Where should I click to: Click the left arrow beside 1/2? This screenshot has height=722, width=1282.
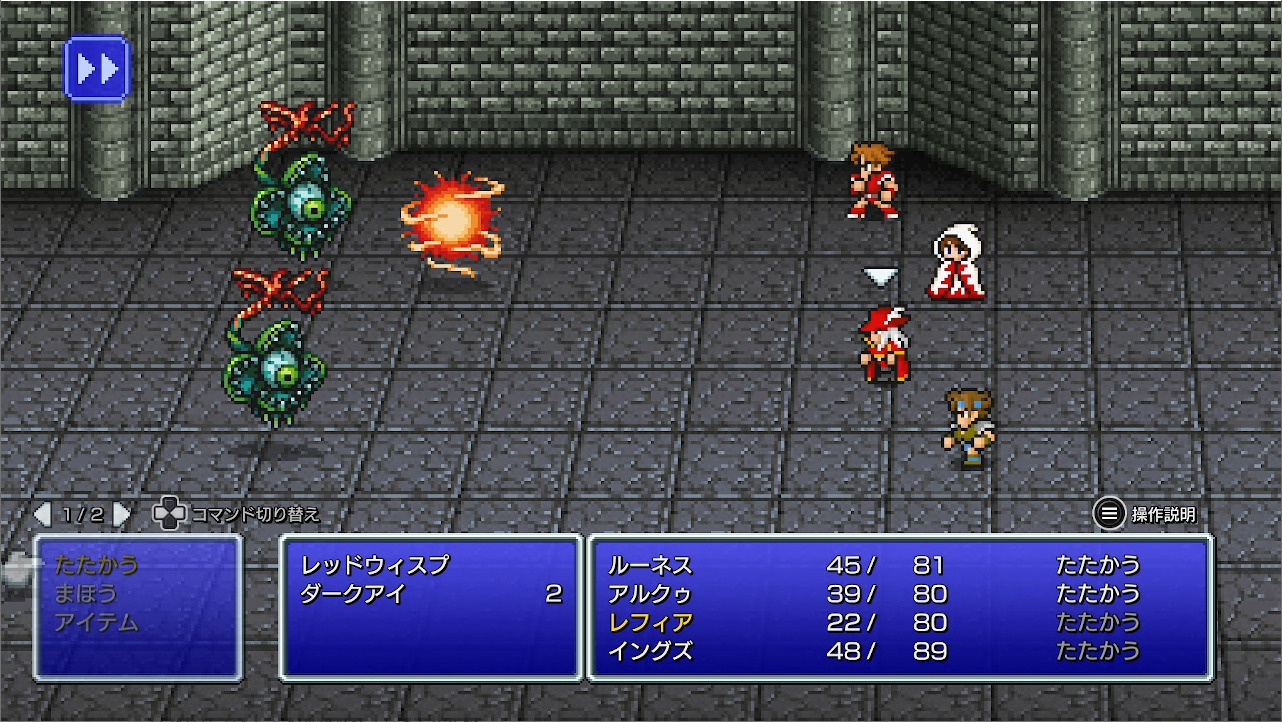tap(43, 512)
